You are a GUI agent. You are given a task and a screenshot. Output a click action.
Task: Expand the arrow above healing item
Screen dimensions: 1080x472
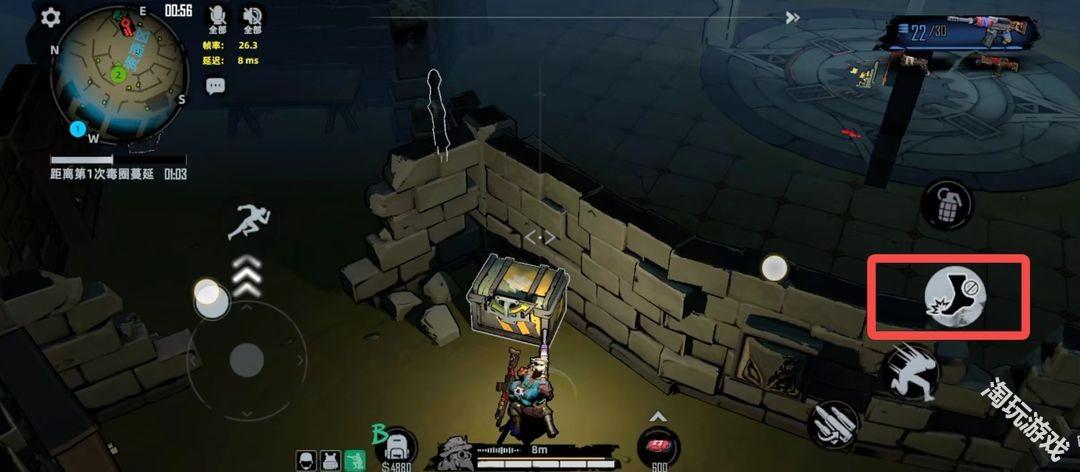658,416
